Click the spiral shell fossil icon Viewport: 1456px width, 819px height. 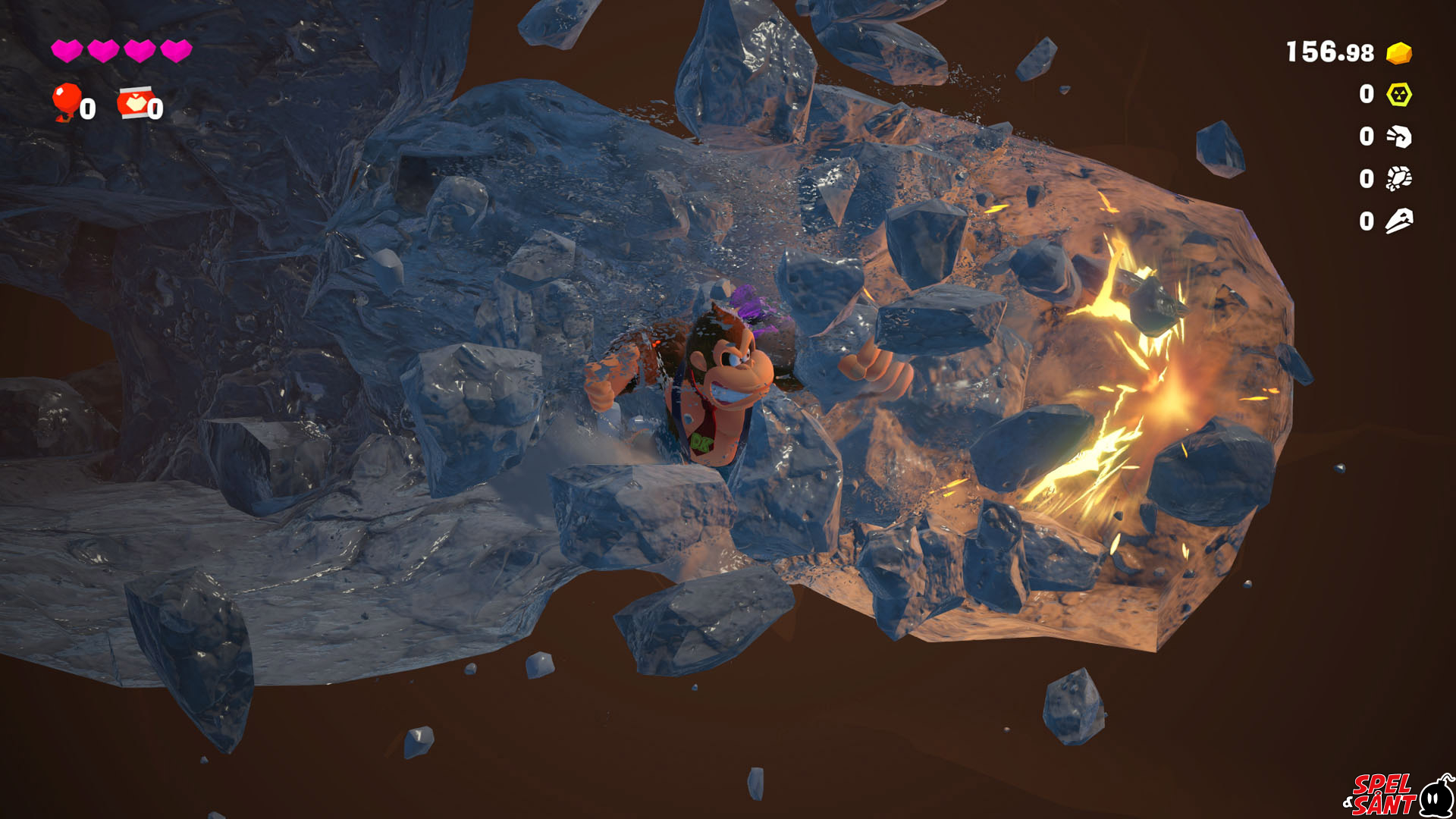tap(1399, 136)
